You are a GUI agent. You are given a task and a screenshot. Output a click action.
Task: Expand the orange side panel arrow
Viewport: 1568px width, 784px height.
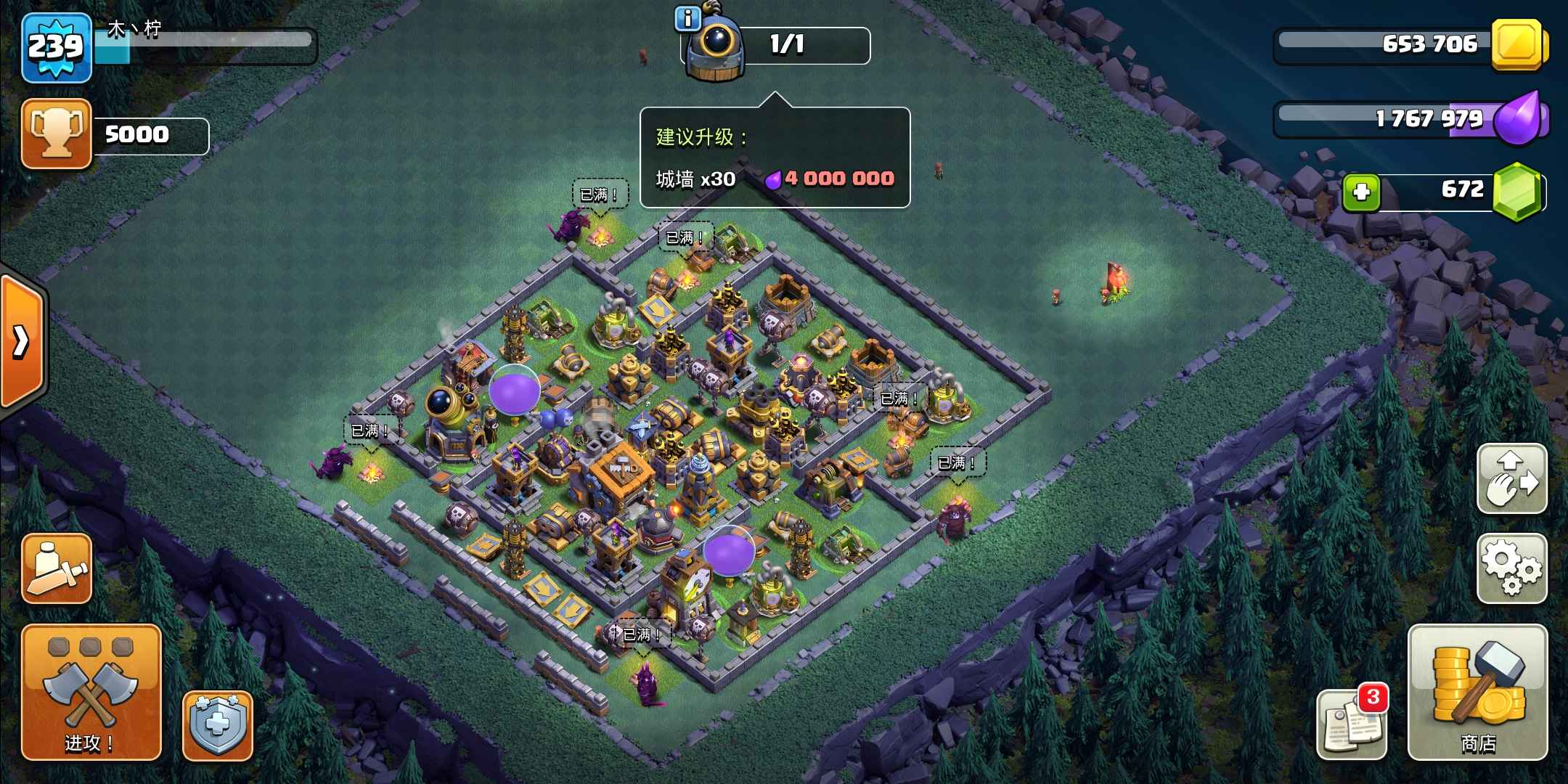[22, 340]
